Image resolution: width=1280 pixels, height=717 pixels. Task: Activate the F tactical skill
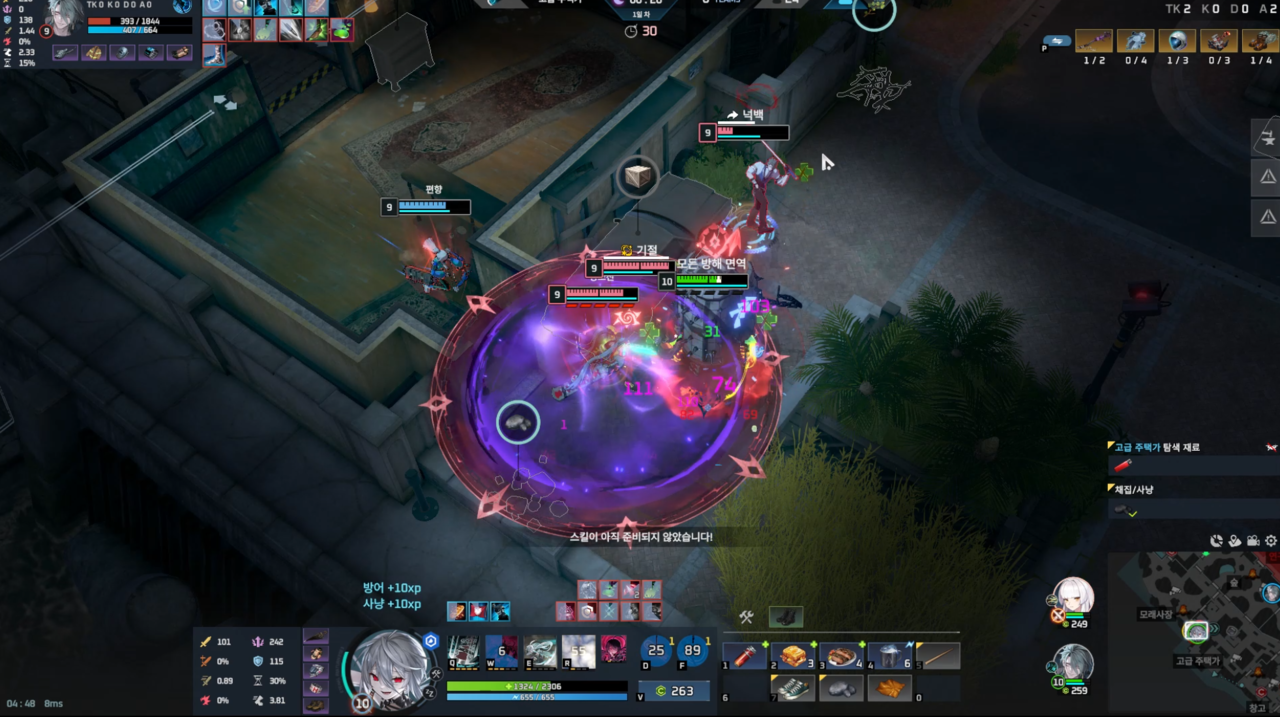pos(692,652)
